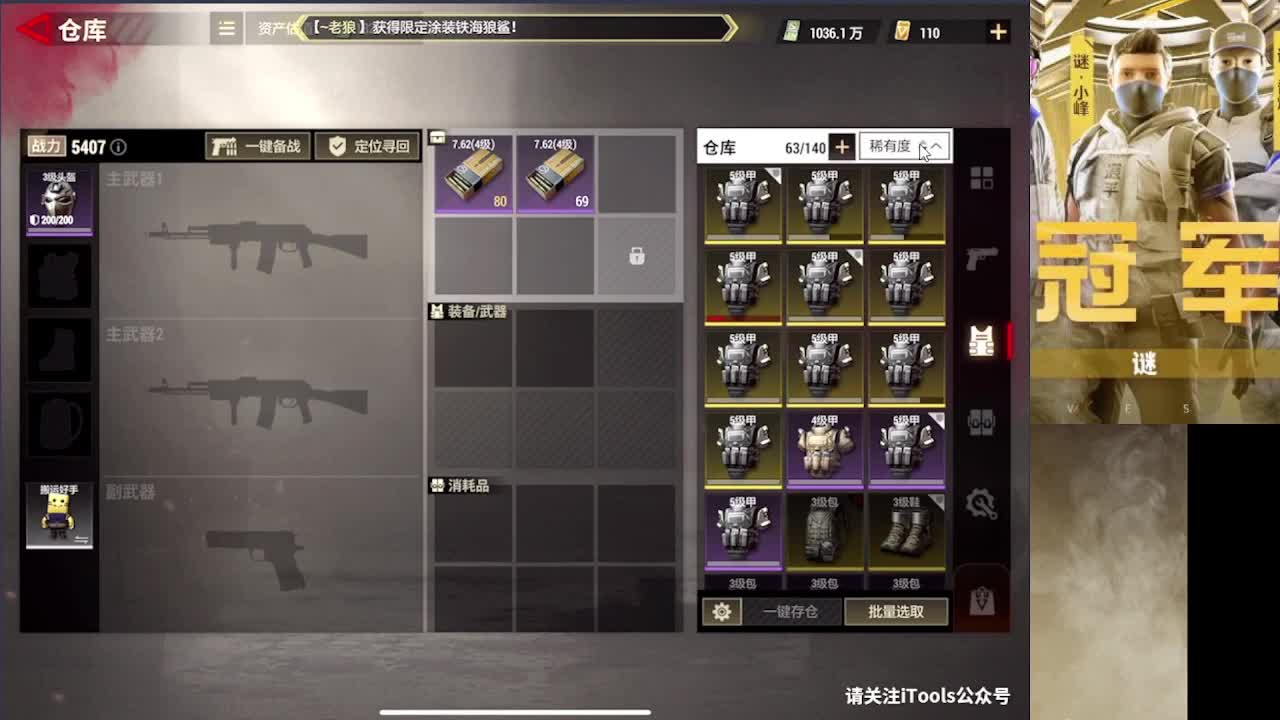Open the grid all-items filter icon
This screenshot has height=720, width=1280.
click(981, 176)
